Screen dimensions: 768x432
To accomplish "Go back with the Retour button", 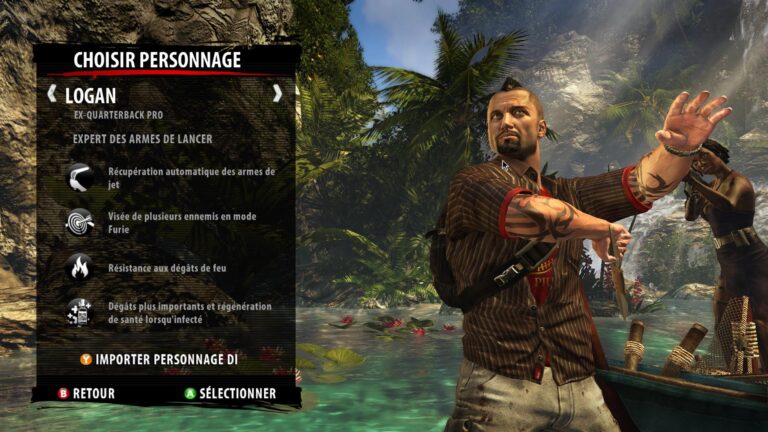I will pyautogui.click(x=87, y=393).
